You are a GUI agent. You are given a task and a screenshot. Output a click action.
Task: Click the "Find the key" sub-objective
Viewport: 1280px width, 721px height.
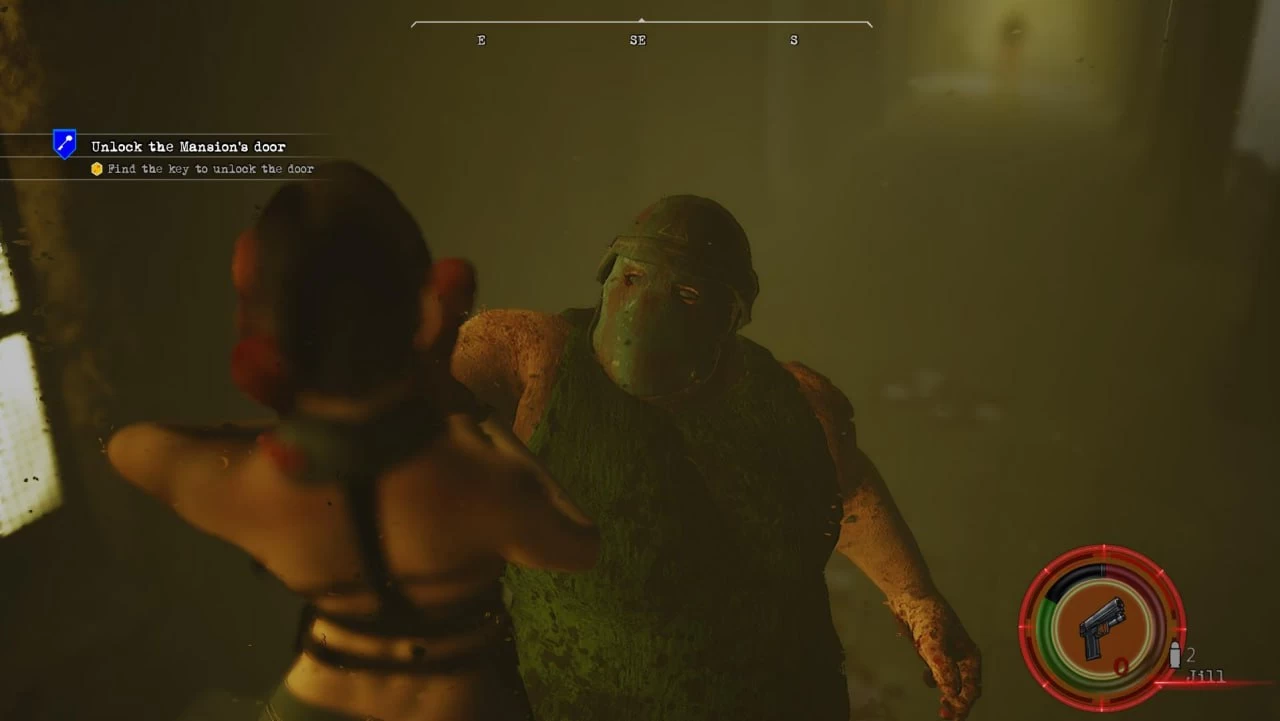click(x=210, y=169)
